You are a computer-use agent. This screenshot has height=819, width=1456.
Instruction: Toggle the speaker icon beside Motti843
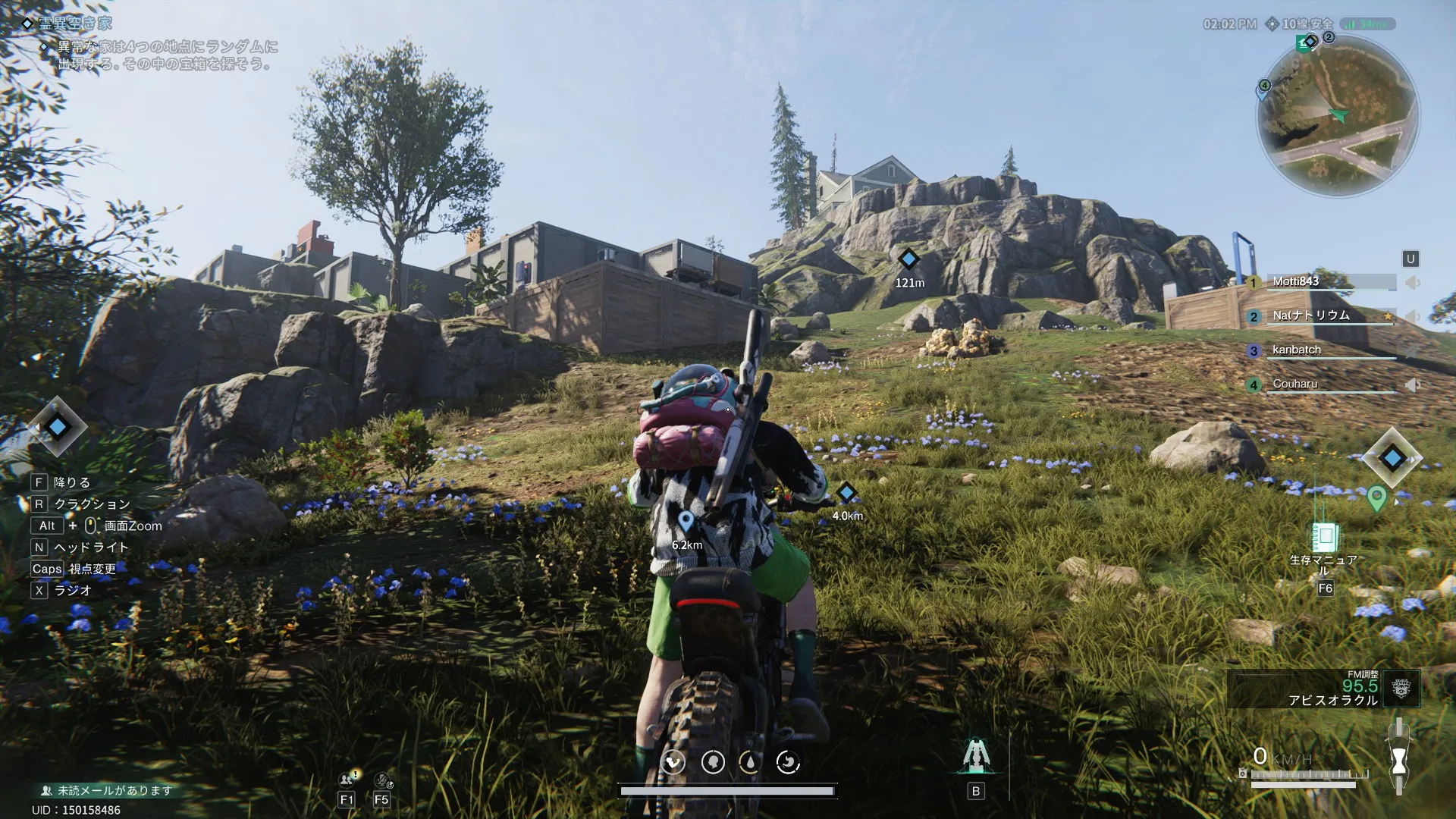click(1412, 283)
